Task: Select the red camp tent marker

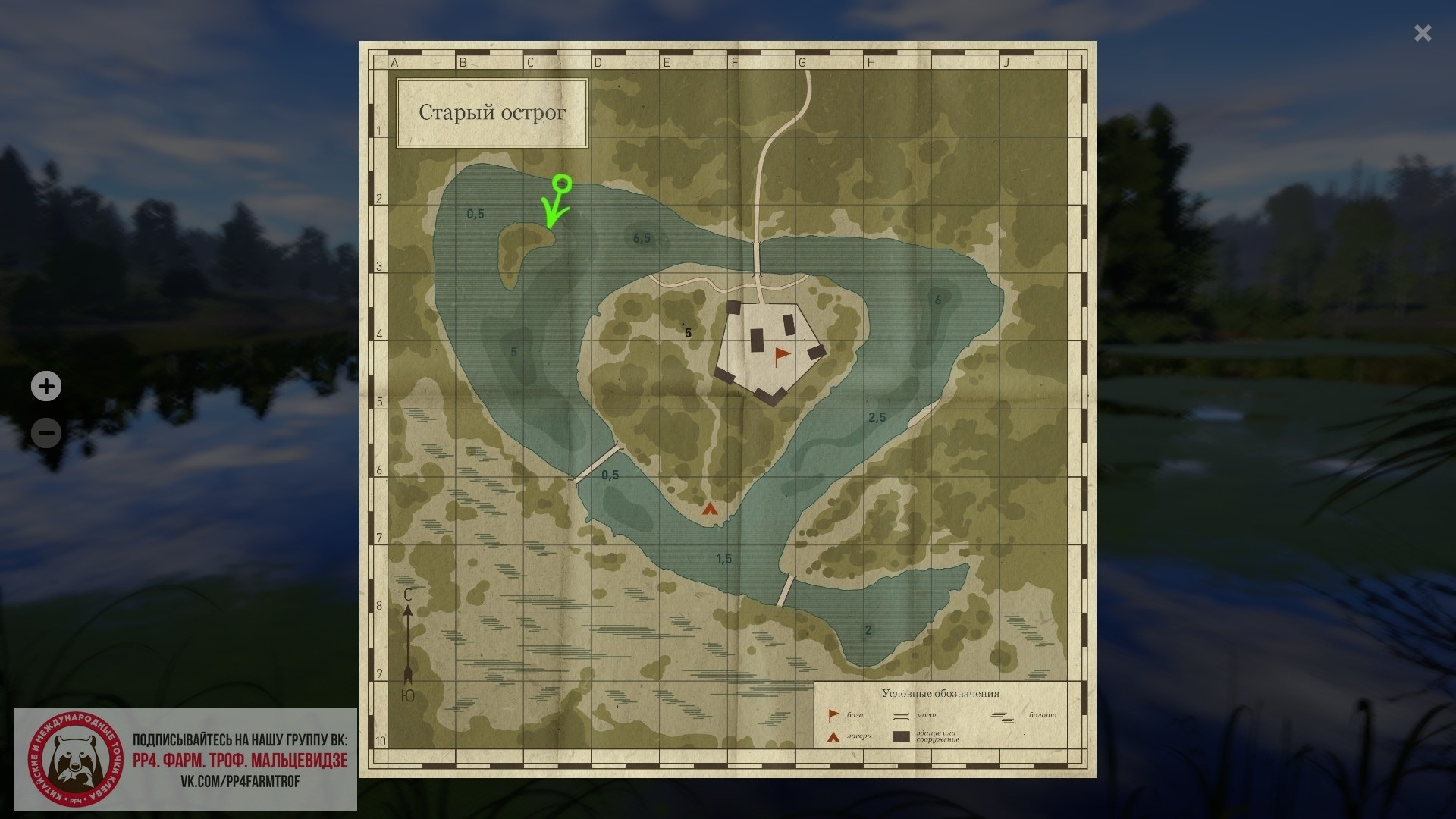Action: click(x=710, y=509)
